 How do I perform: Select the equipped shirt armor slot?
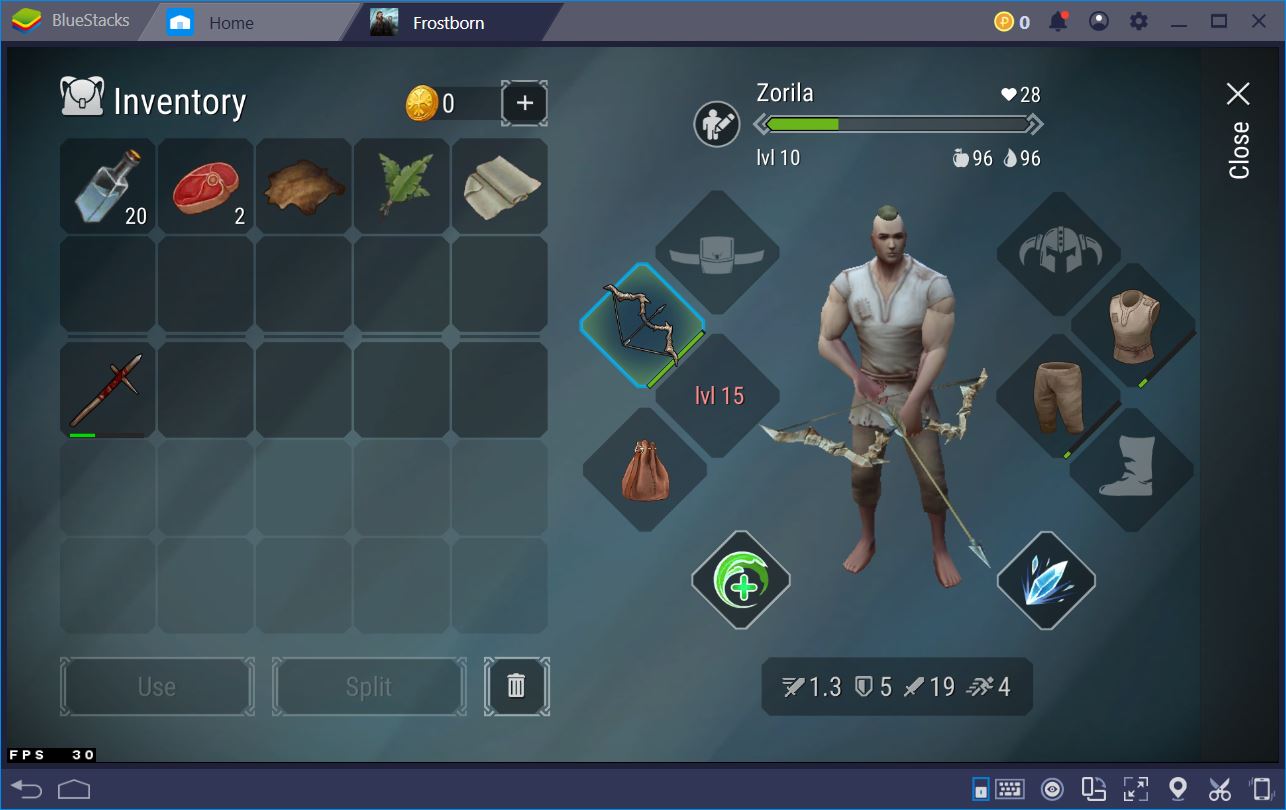(x=1133, y=326)
